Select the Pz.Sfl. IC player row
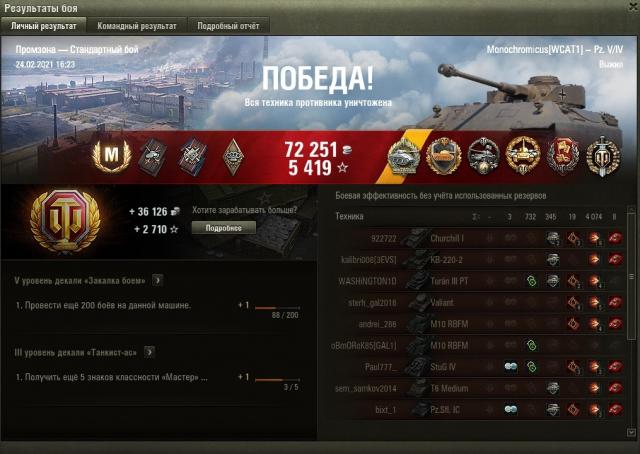 point(480,409)
